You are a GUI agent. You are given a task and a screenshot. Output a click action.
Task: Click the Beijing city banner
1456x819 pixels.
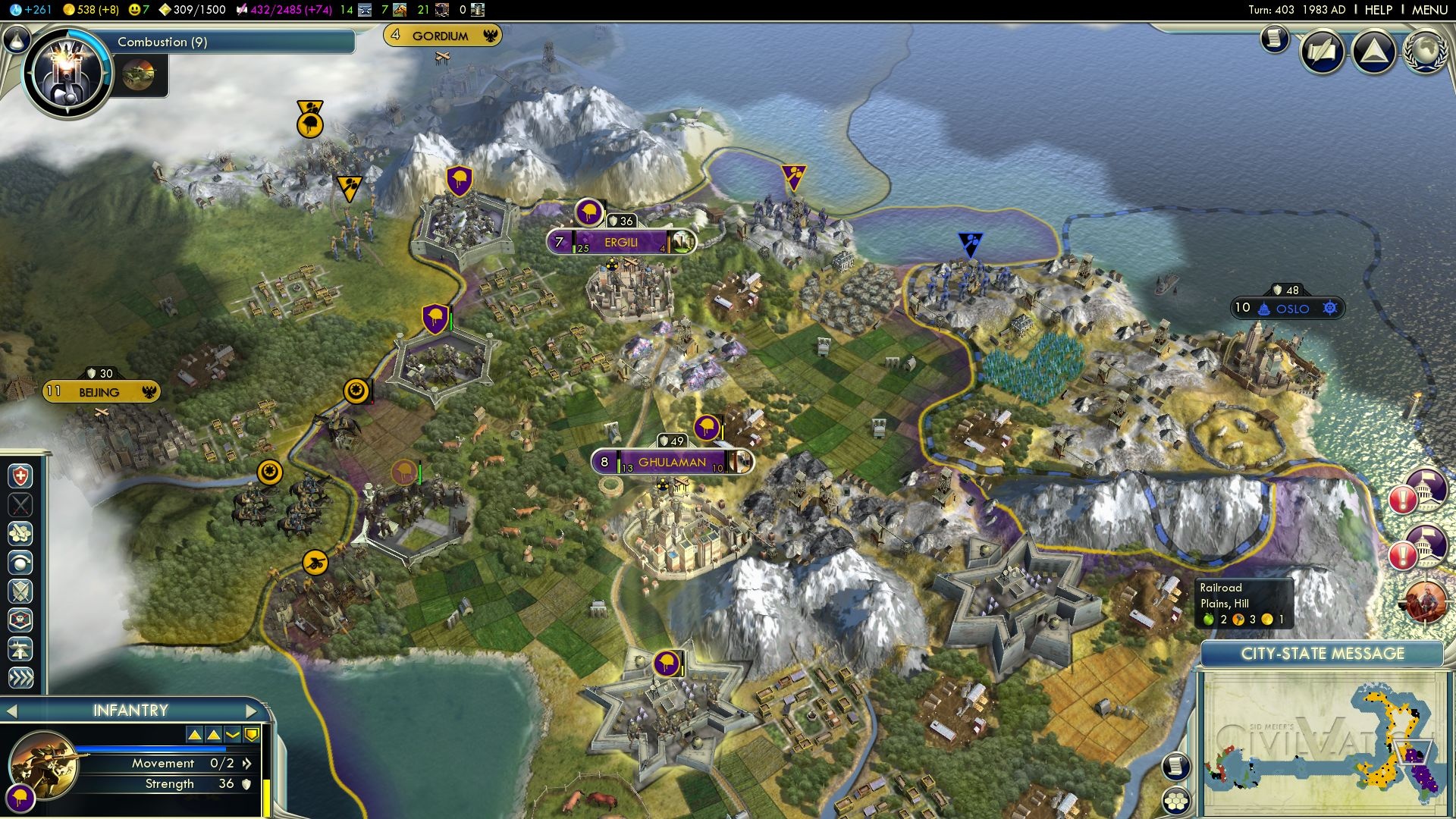point(100,392)
